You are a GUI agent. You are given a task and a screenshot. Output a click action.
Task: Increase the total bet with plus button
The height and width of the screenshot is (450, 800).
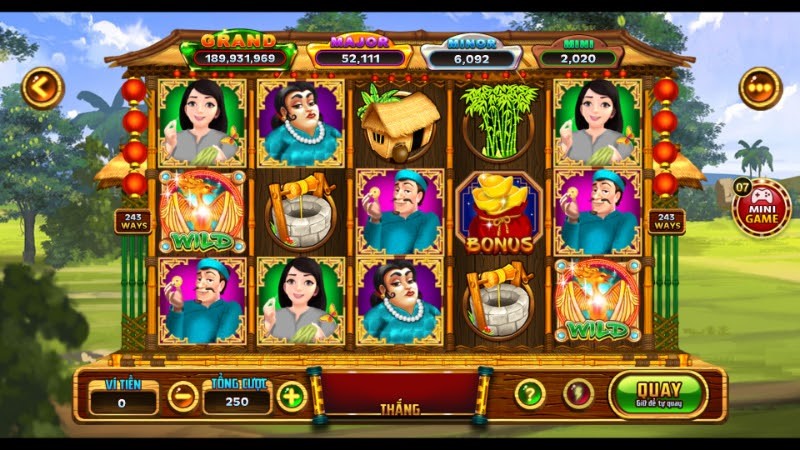pos(291,396)
